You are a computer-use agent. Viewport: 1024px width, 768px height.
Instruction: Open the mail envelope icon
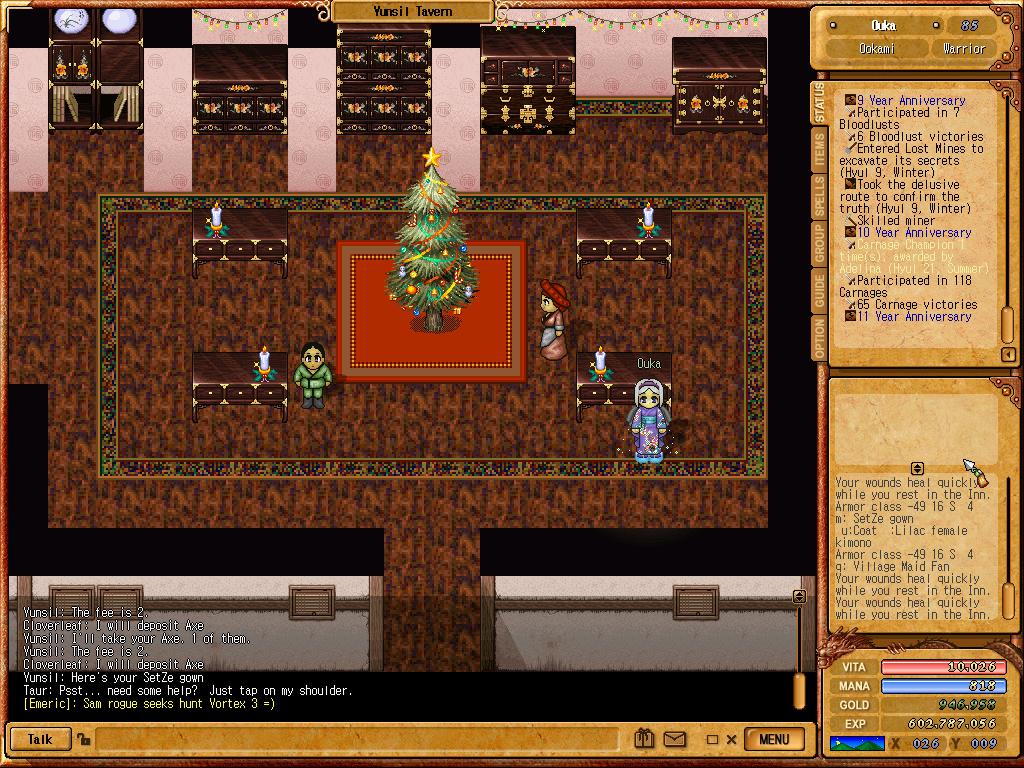coord(673,740)
